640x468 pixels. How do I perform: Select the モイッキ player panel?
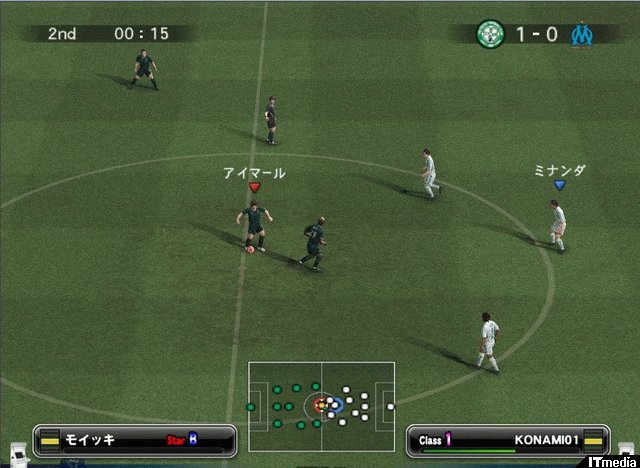[135, 439]
